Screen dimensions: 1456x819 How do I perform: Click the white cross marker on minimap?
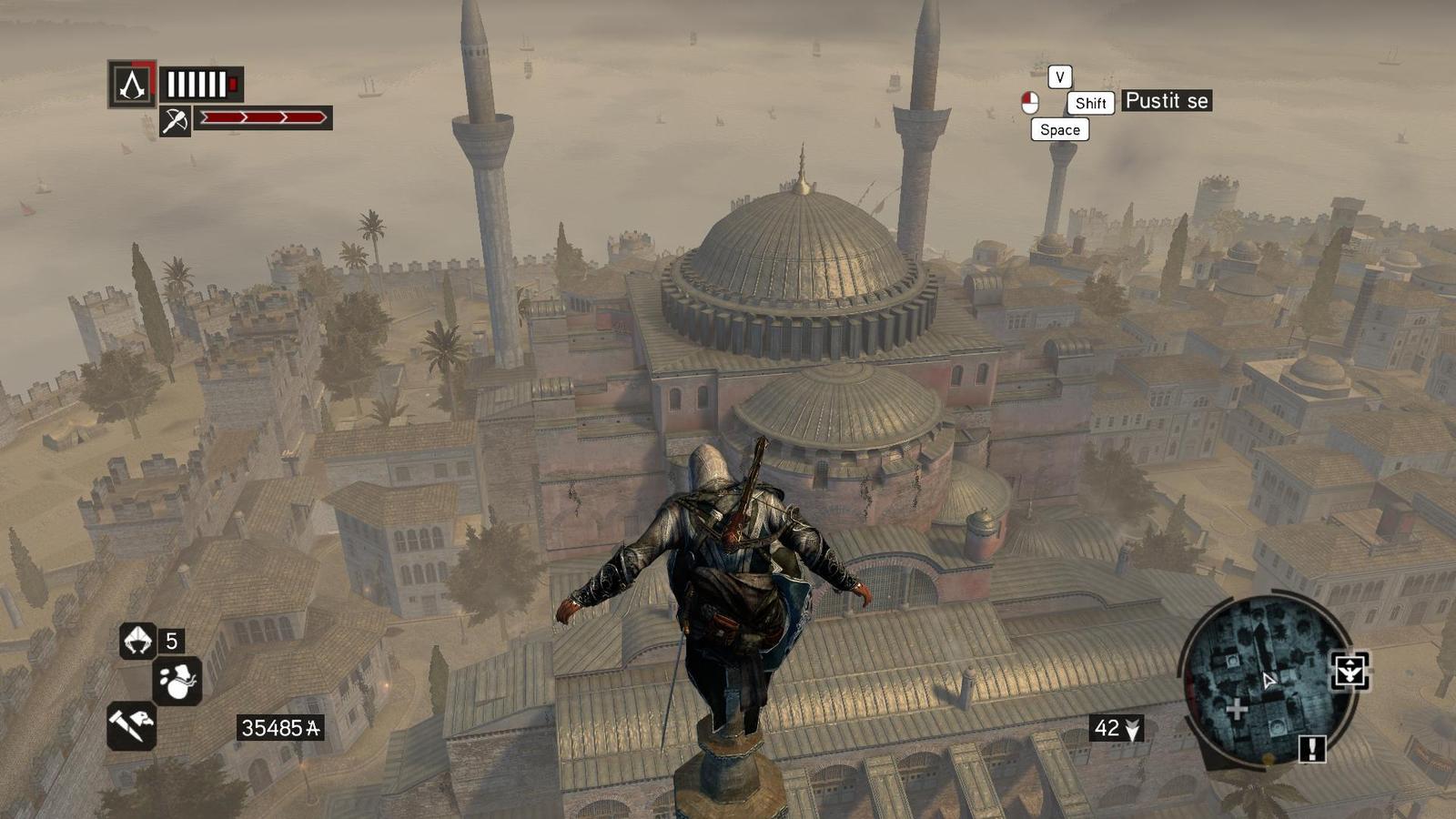[x=1236, y=709]
